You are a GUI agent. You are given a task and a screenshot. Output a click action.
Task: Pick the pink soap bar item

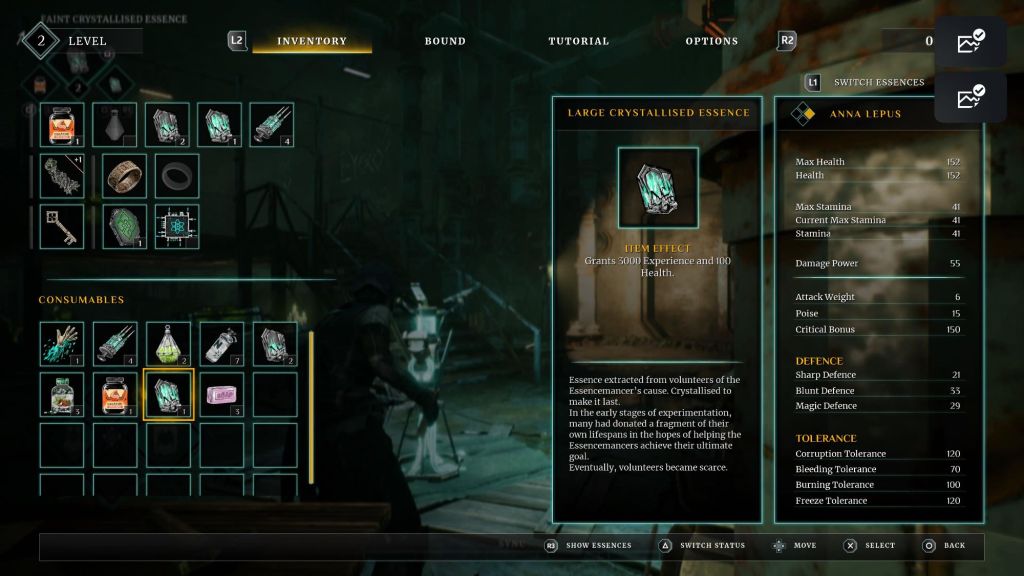tap(221, 395)
